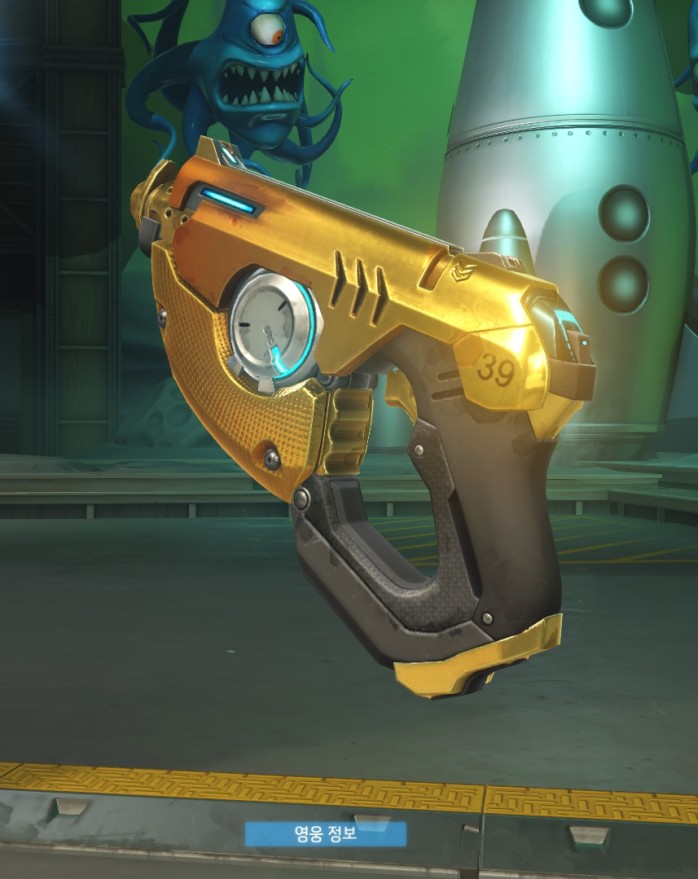Open the 영웅 정보 hero info button
Screen dimensions: 698x879
(x=326, y=833)
